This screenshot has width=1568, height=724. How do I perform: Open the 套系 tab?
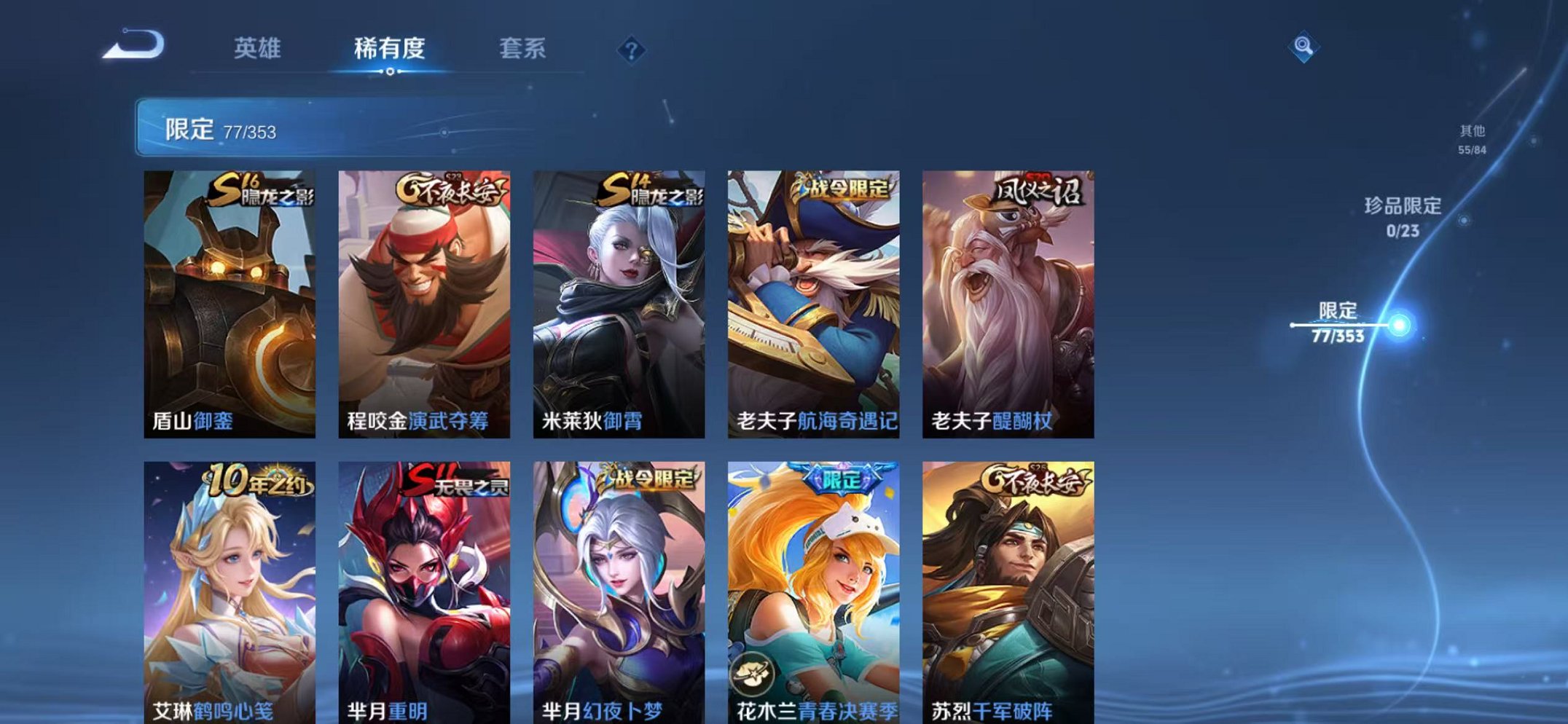[x=524, y=48]
